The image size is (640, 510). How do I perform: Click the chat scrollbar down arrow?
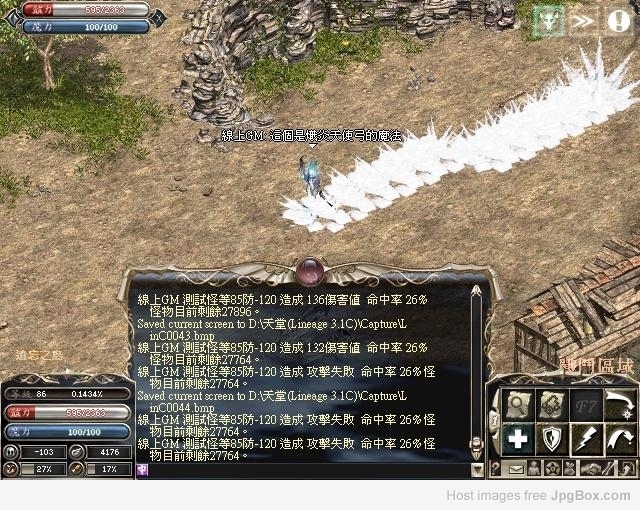pyautogui.click(x=477, y=469)
